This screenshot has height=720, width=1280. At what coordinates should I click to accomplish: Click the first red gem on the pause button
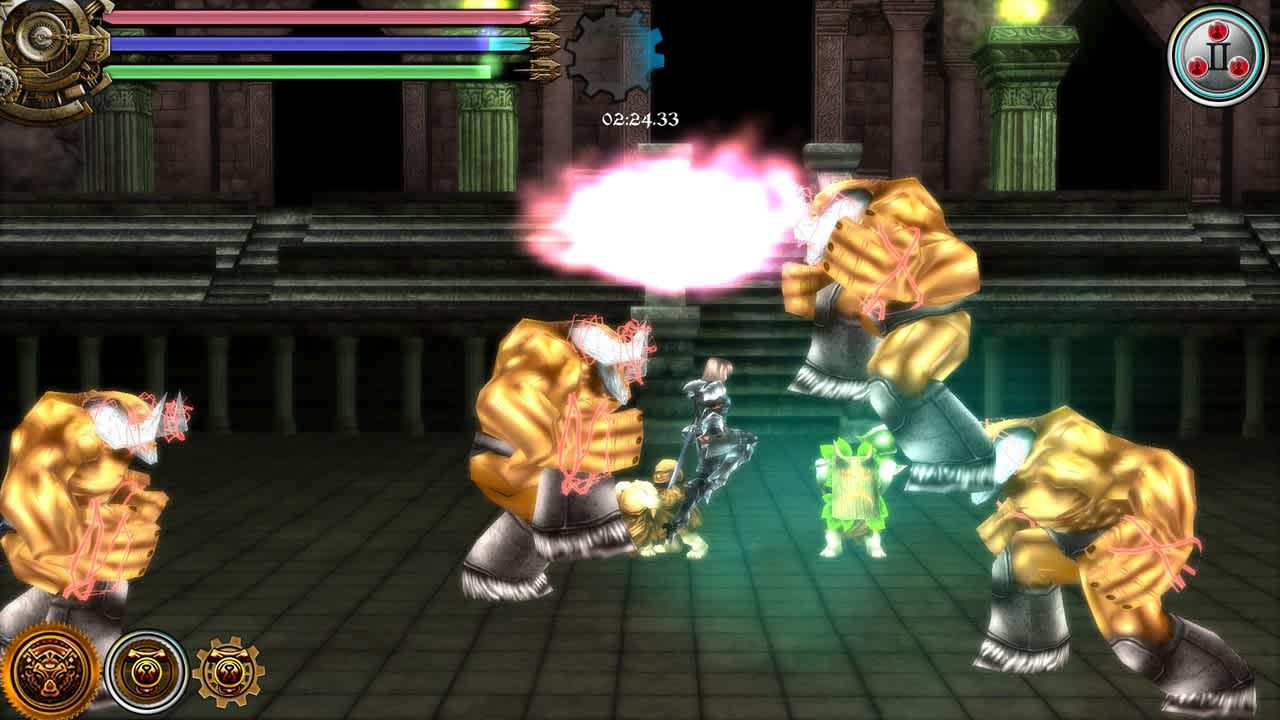click(x=1218, y=32)
